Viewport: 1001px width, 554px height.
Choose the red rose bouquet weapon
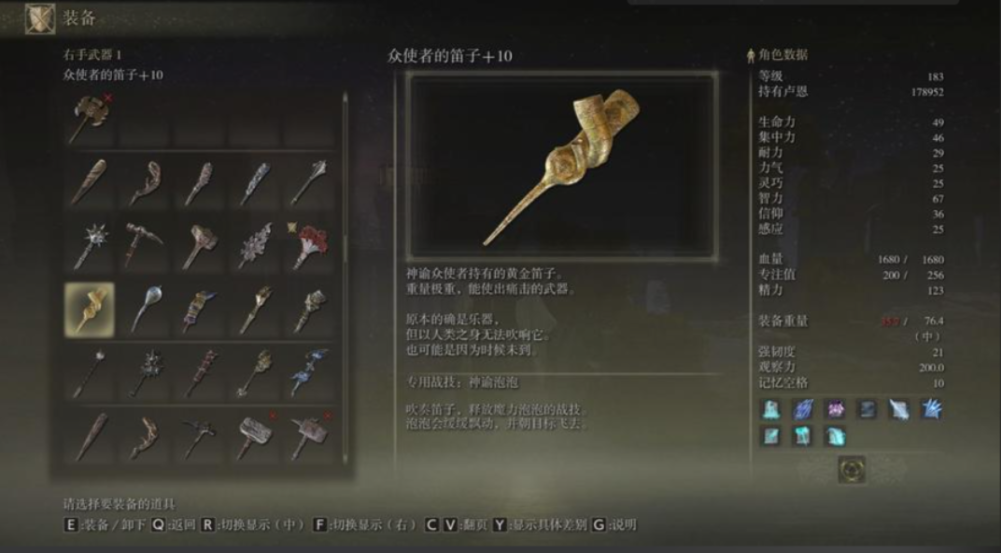(x=308, y=244)
